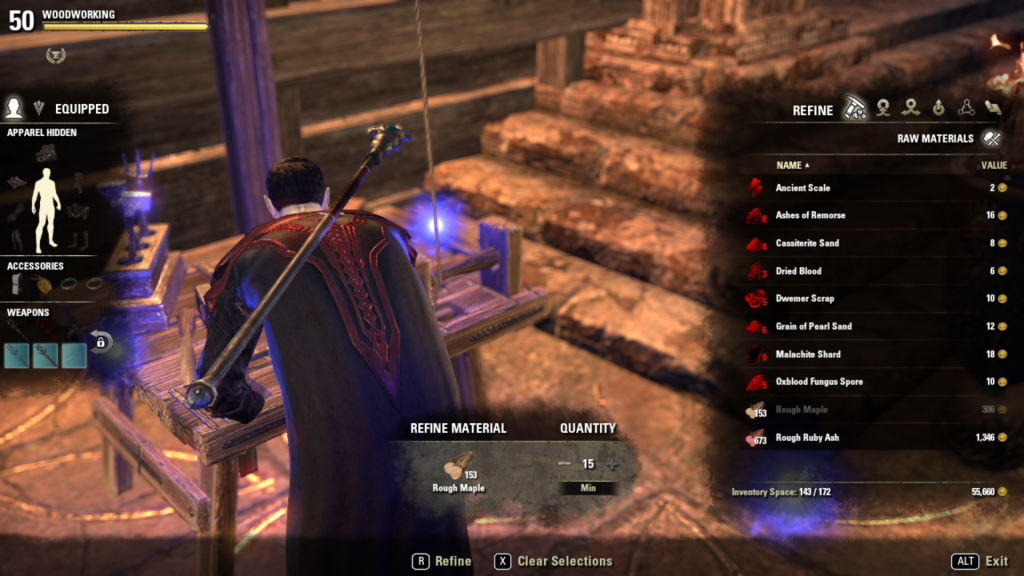Increase the refine quantity with plus
Viewport: 1024px width, 576px height.
[612, 464]
